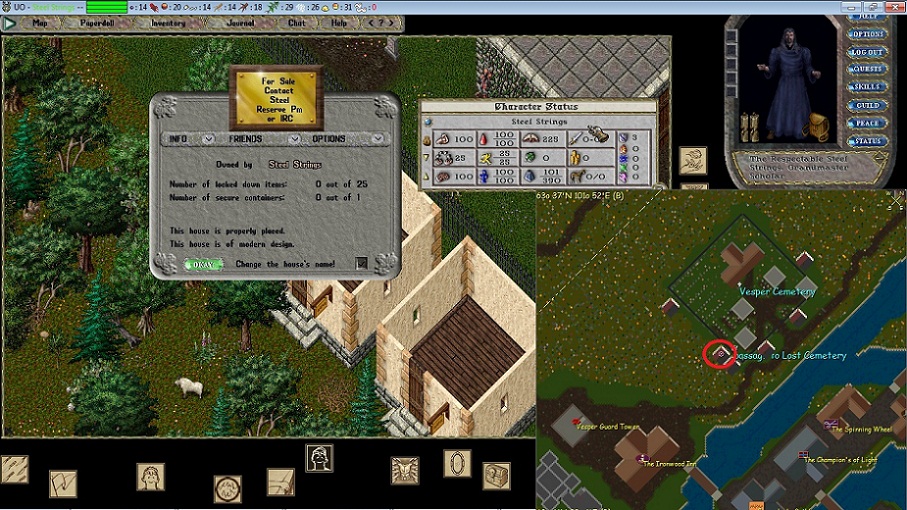Open the Map from the top menu bar
907x510 pixels.
pyautogui.click(x=40, y=22)
